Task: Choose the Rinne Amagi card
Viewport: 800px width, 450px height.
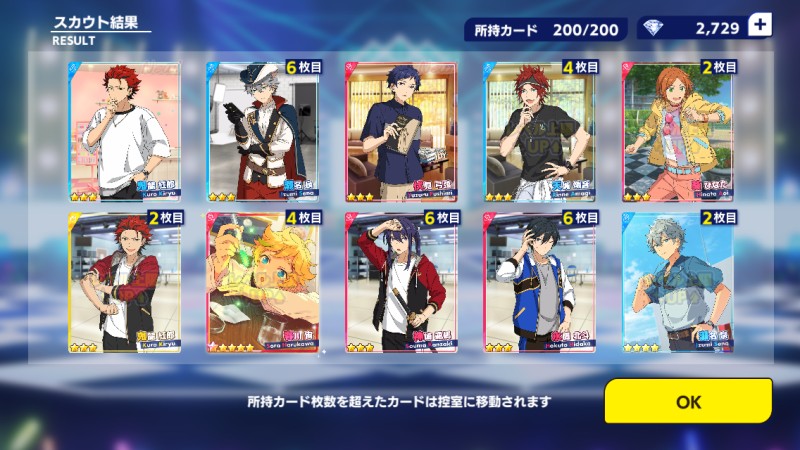Action: pyautogui.click(x=540, y=133)
